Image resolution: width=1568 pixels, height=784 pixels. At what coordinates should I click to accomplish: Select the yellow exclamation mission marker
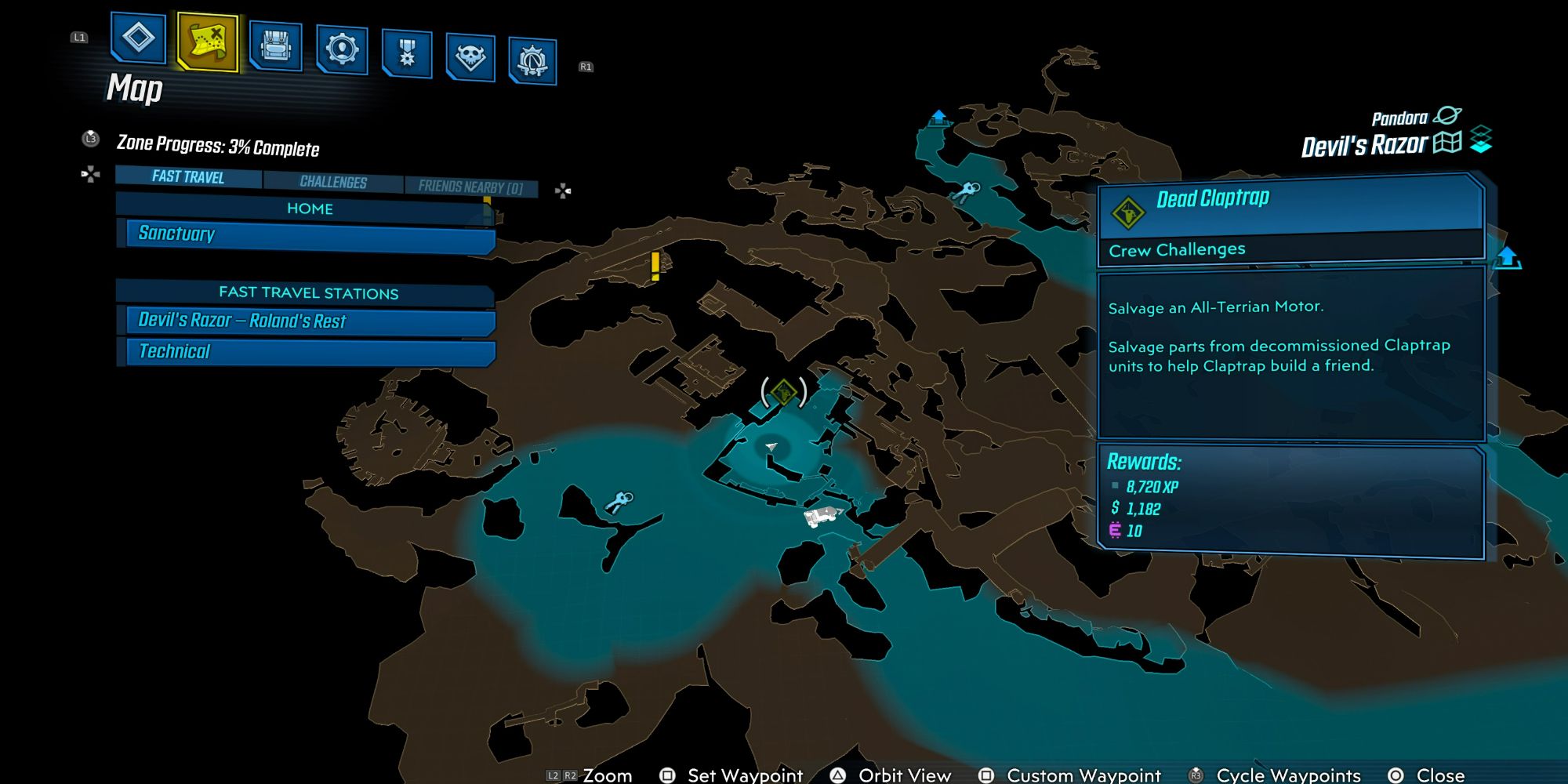click(x=655, y=267)
